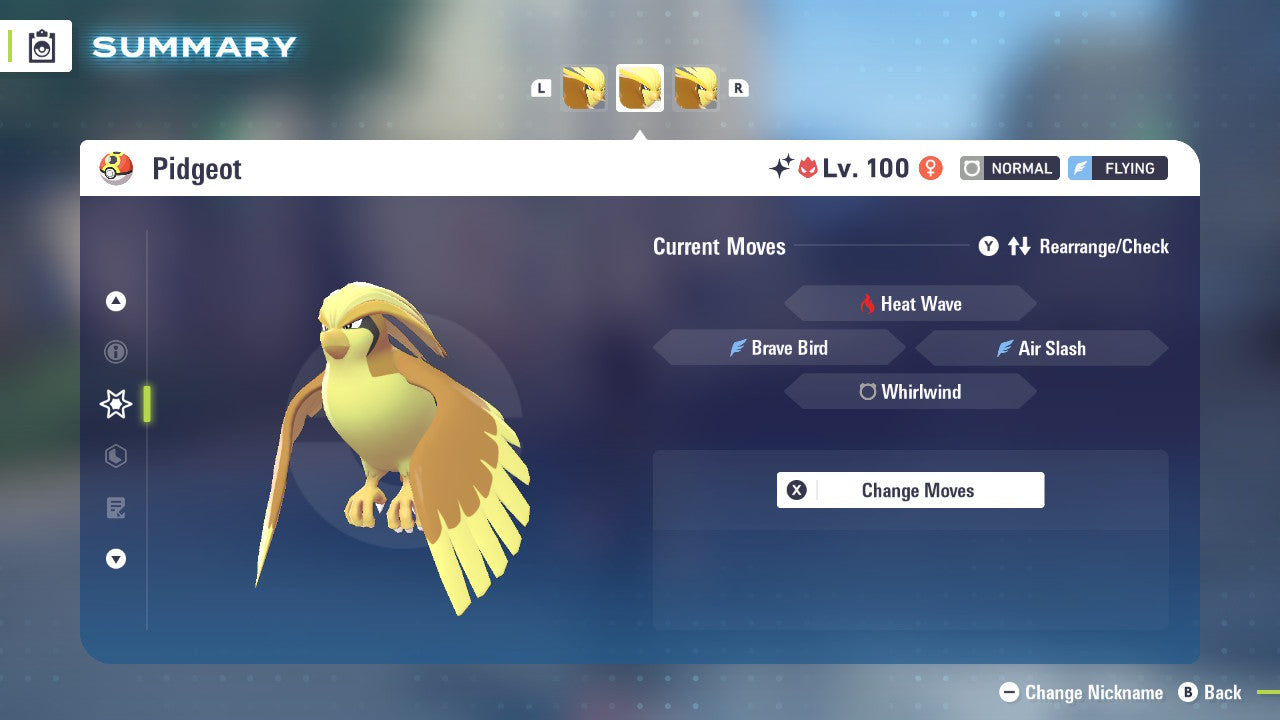
Task: Open the memo/records icon in the sidebar
Action: [x=115, y=508]
